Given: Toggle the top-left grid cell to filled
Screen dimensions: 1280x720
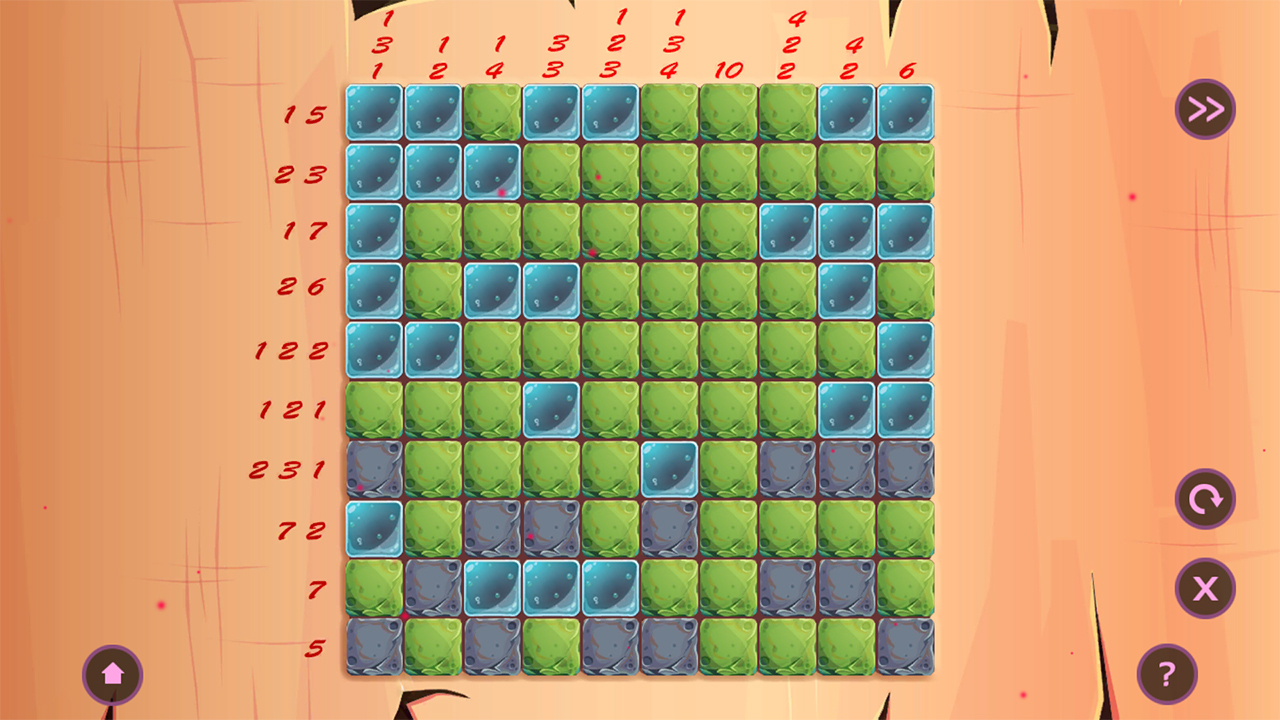Looking at the screenshot, I should click(373, 112).
